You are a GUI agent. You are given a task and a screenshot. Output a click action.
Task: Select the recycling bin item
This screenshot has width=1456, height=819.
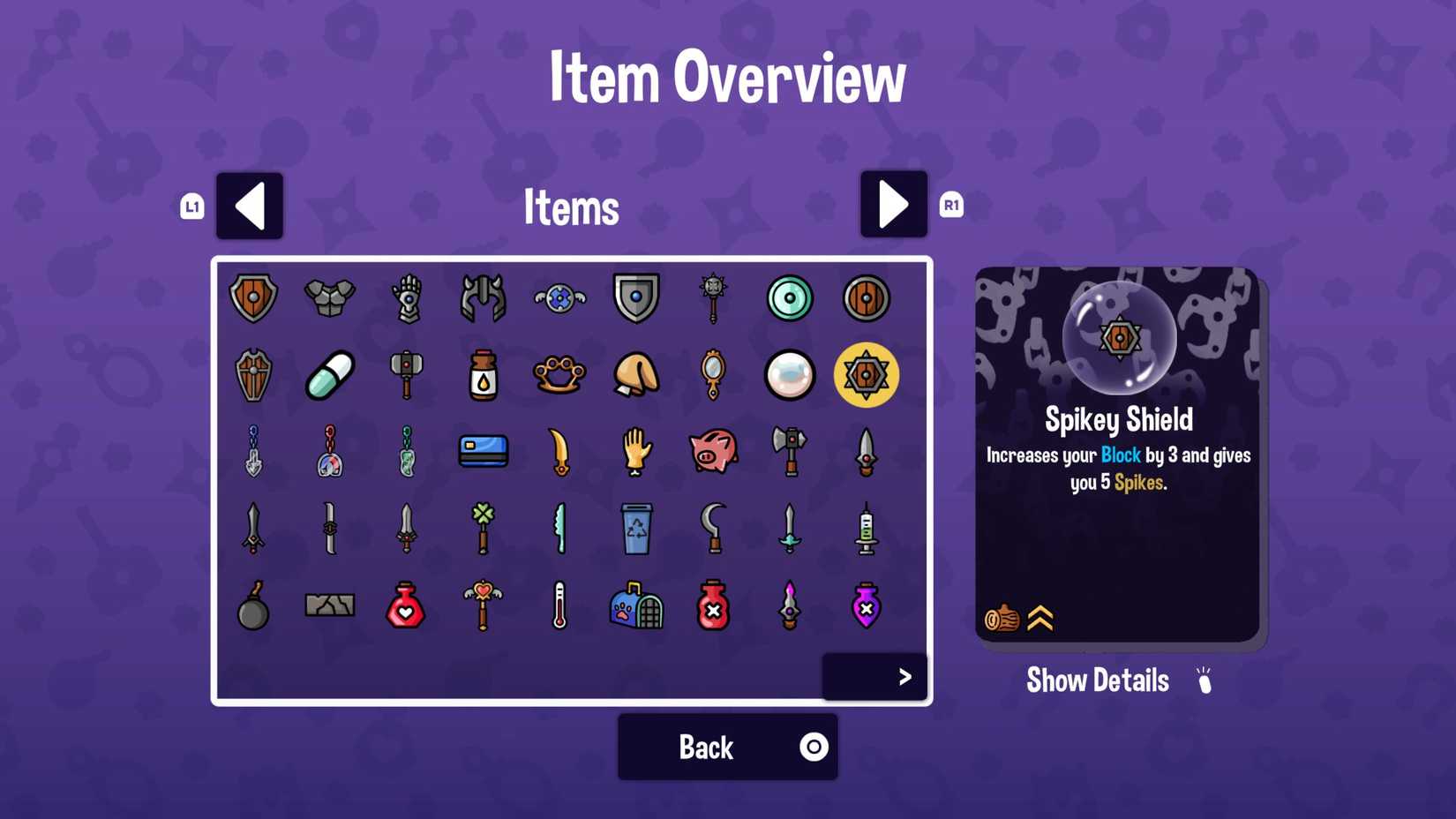coord(636,529)
